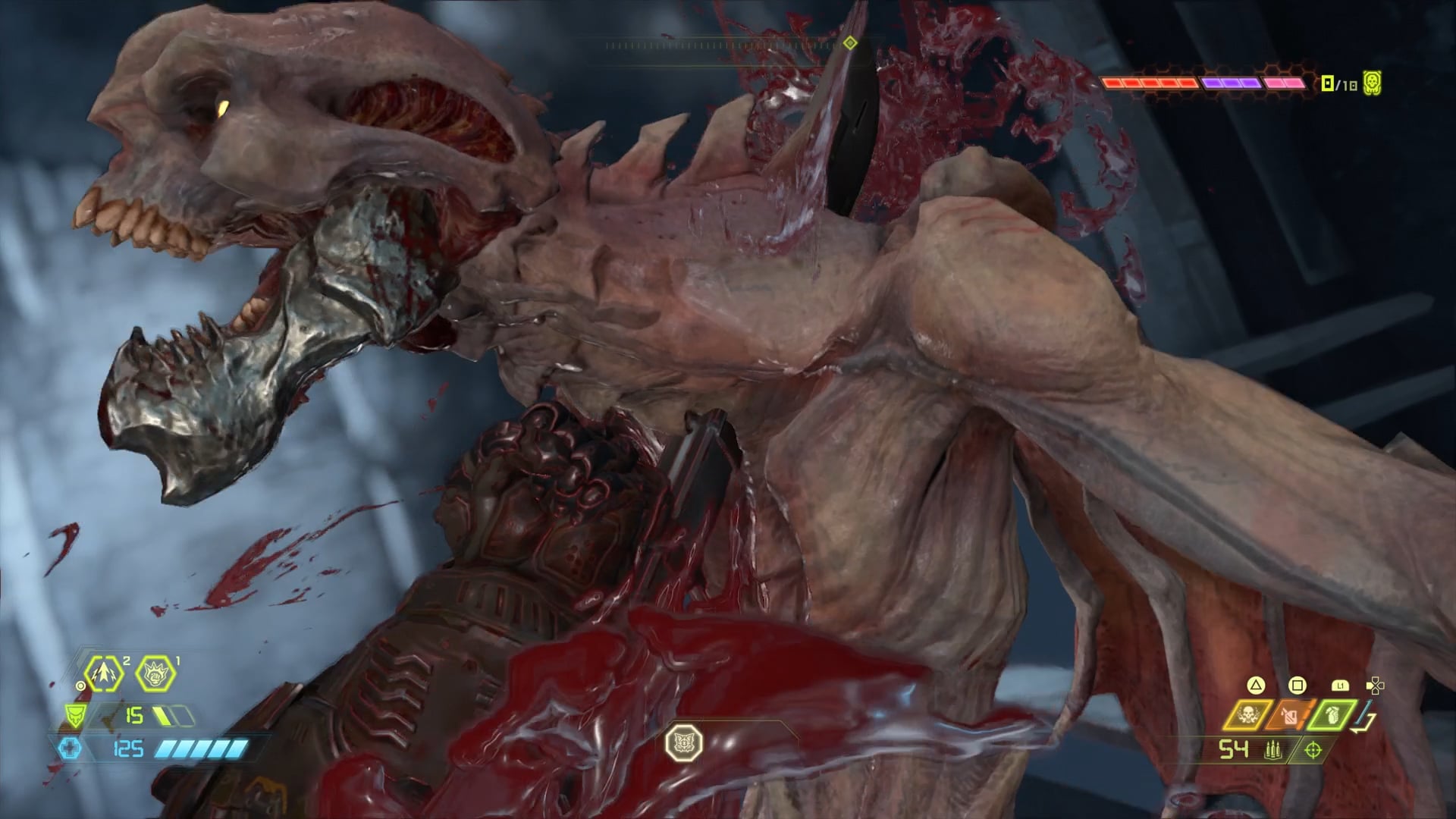Use the orange Flame Belch fuel icon
This screenshot has height=819, width=1456.
[x=1290, y=716]
